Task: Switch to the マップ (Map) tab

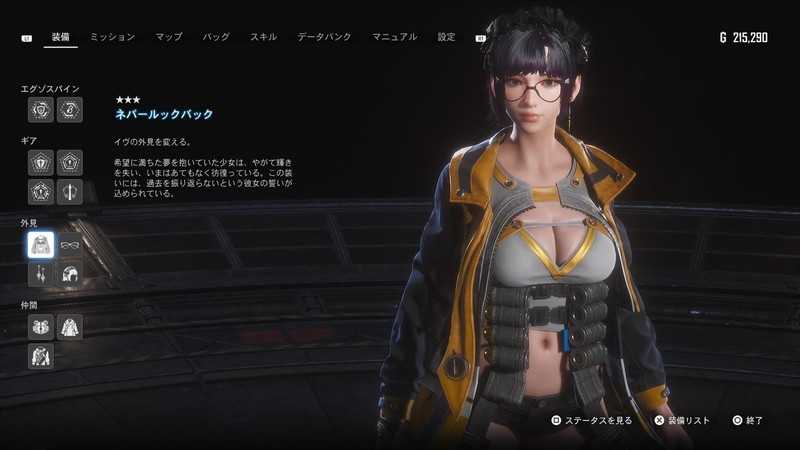Action: [168, 37]
